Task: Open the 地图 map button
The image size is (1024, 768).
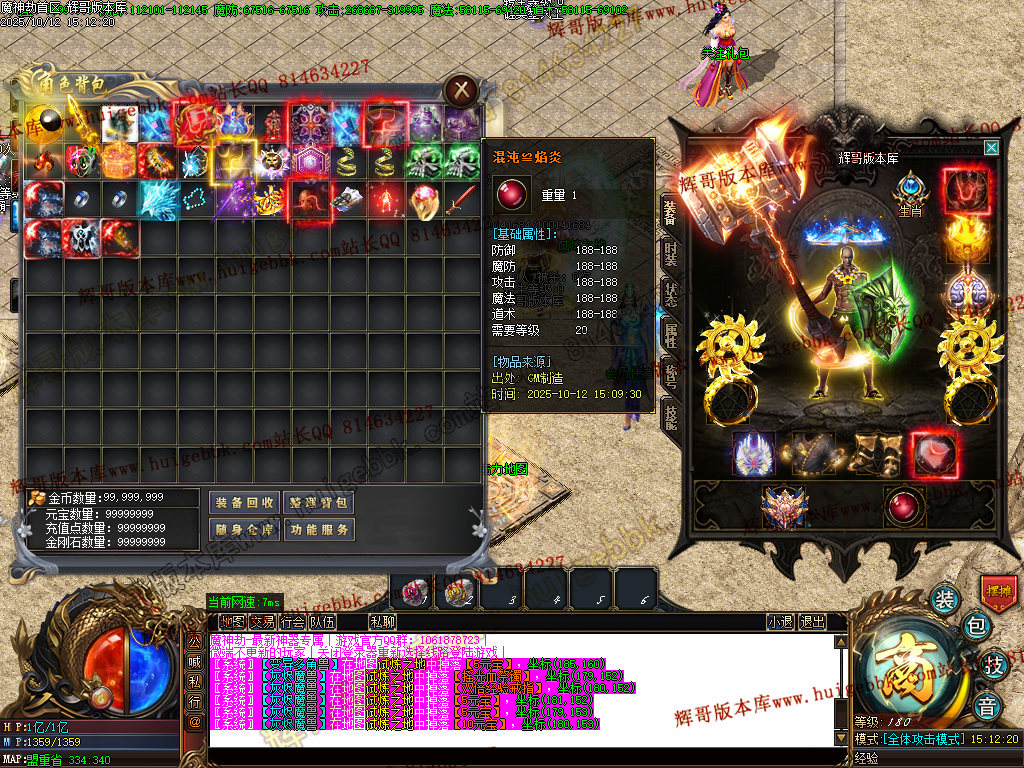Action: (x=231, y=622)
